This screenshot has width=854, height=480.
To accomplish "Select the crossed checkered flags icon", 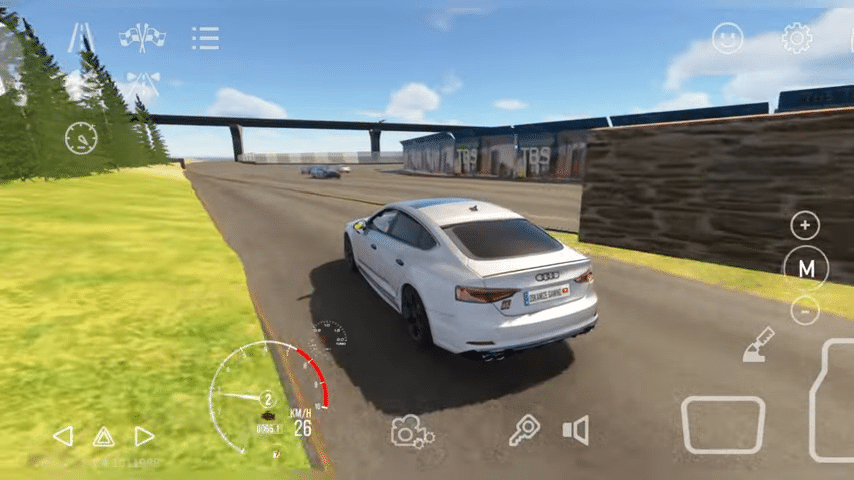I will 142,38.
